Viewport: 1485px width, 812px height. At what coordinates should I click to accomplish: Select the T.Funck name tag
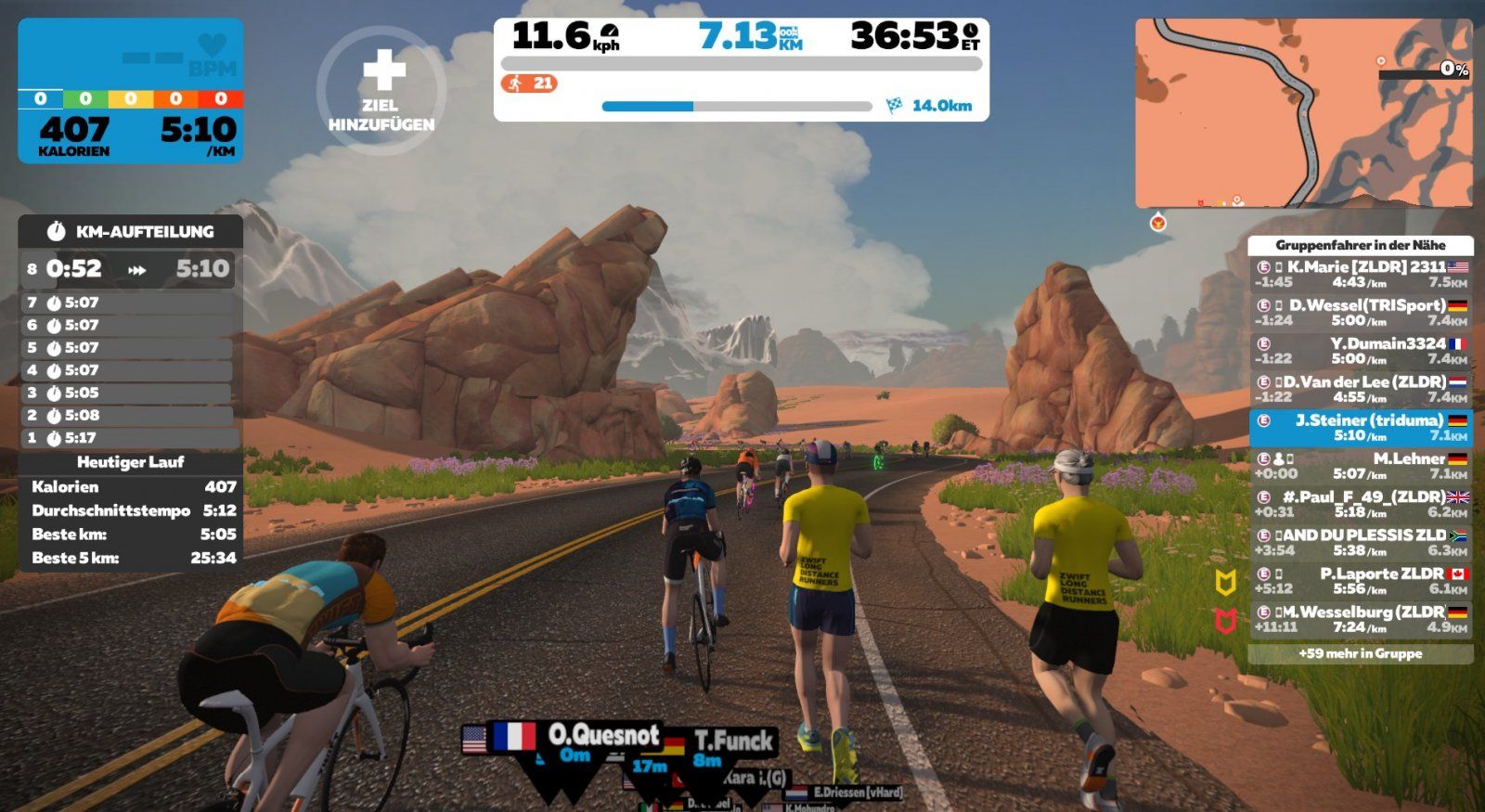[733, 741]
